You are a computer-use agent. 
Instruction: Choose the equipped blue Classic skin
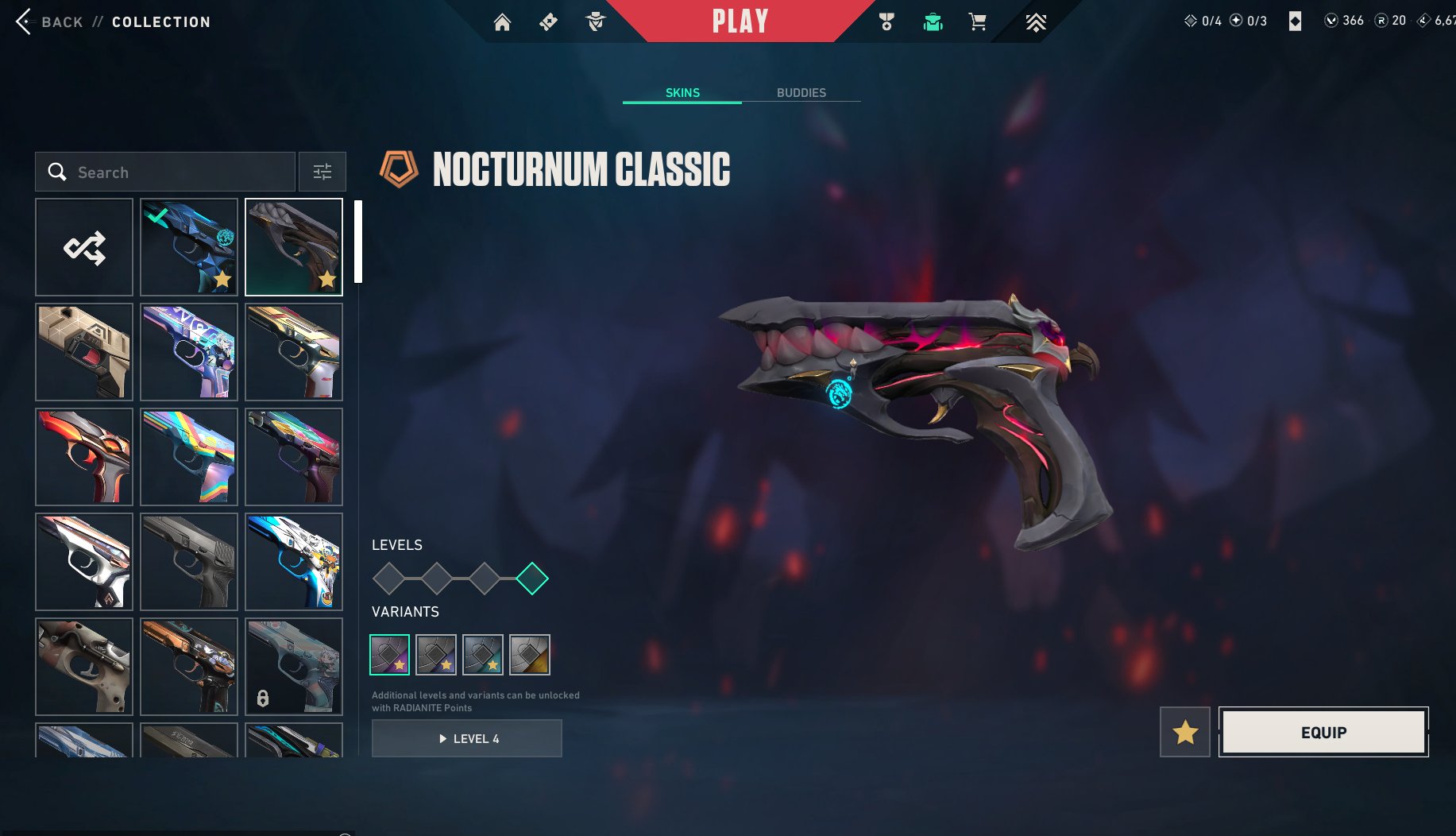(189, 247)
